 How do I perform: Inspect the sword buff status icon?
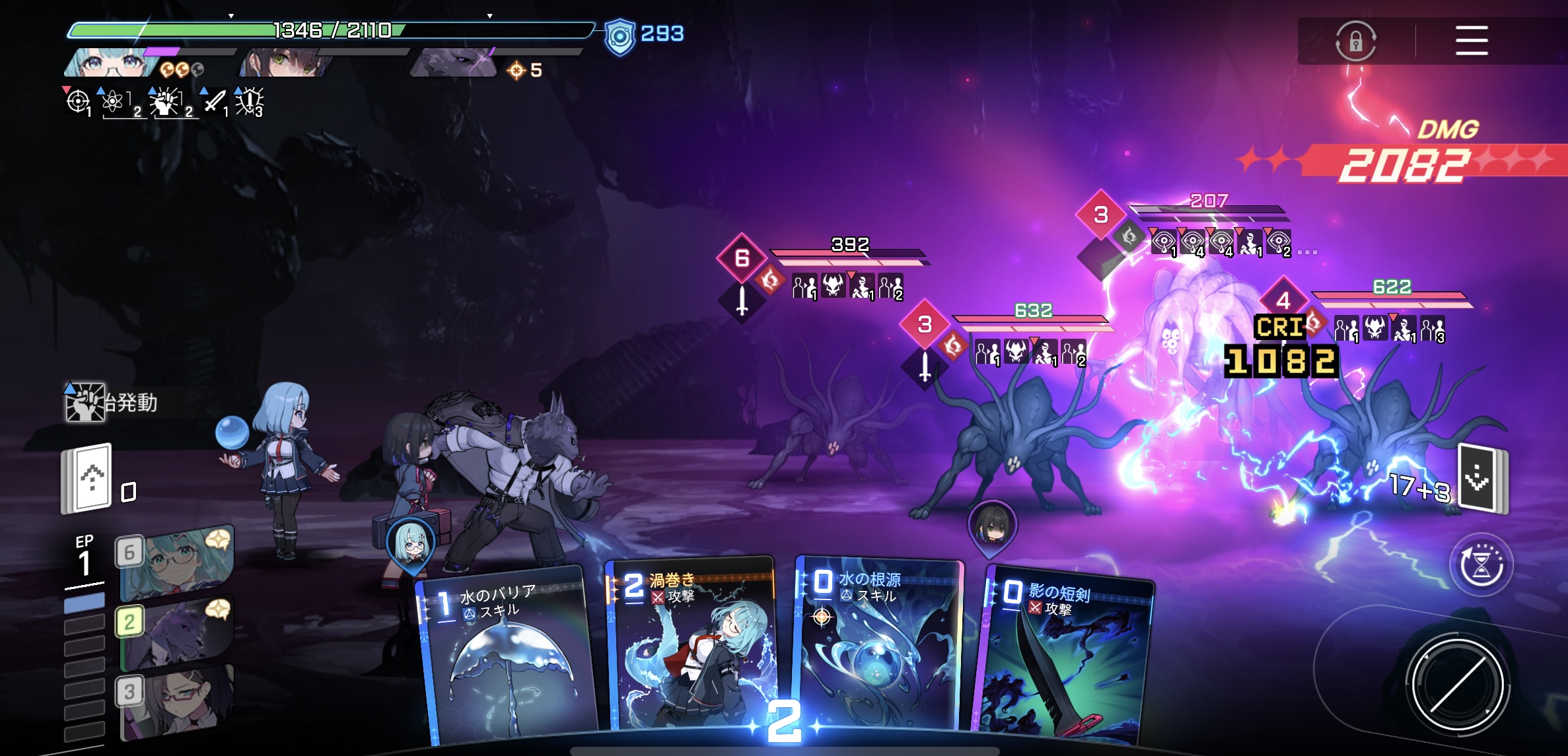click(x=214, y=102)
